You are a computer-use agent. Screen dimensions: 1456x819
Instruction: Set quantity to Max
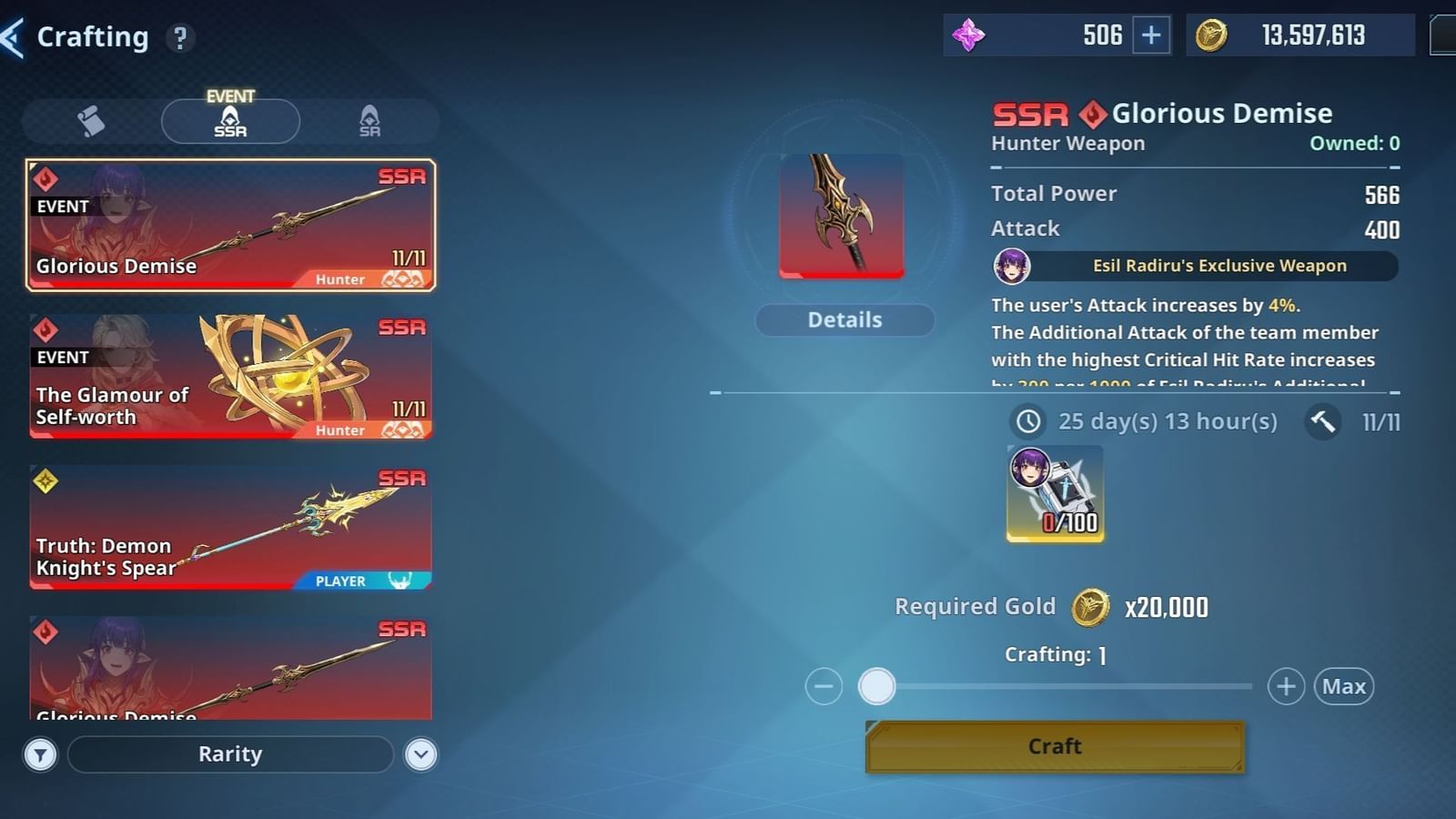tap(1344, 686)
